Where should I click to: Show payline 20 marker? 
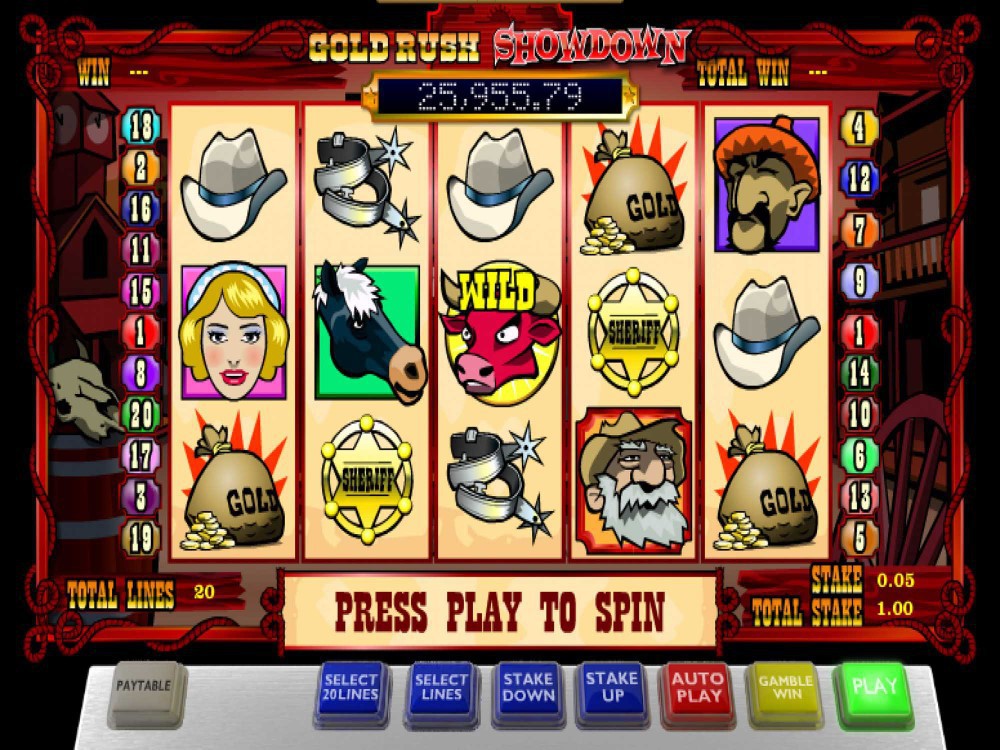coord(141,413)
